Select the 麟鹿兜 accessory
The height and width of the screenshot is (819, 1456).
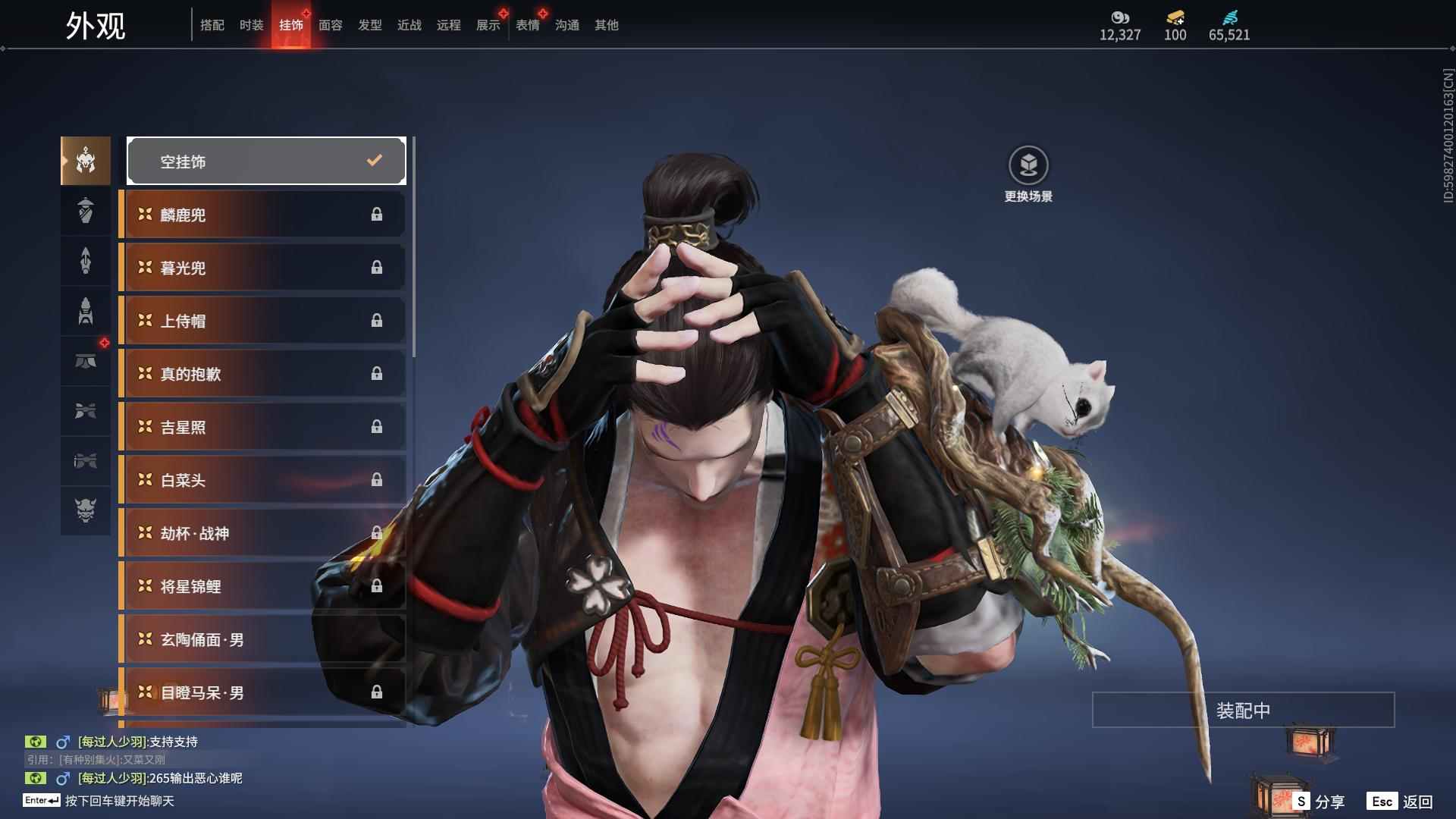tap(262, 215)
